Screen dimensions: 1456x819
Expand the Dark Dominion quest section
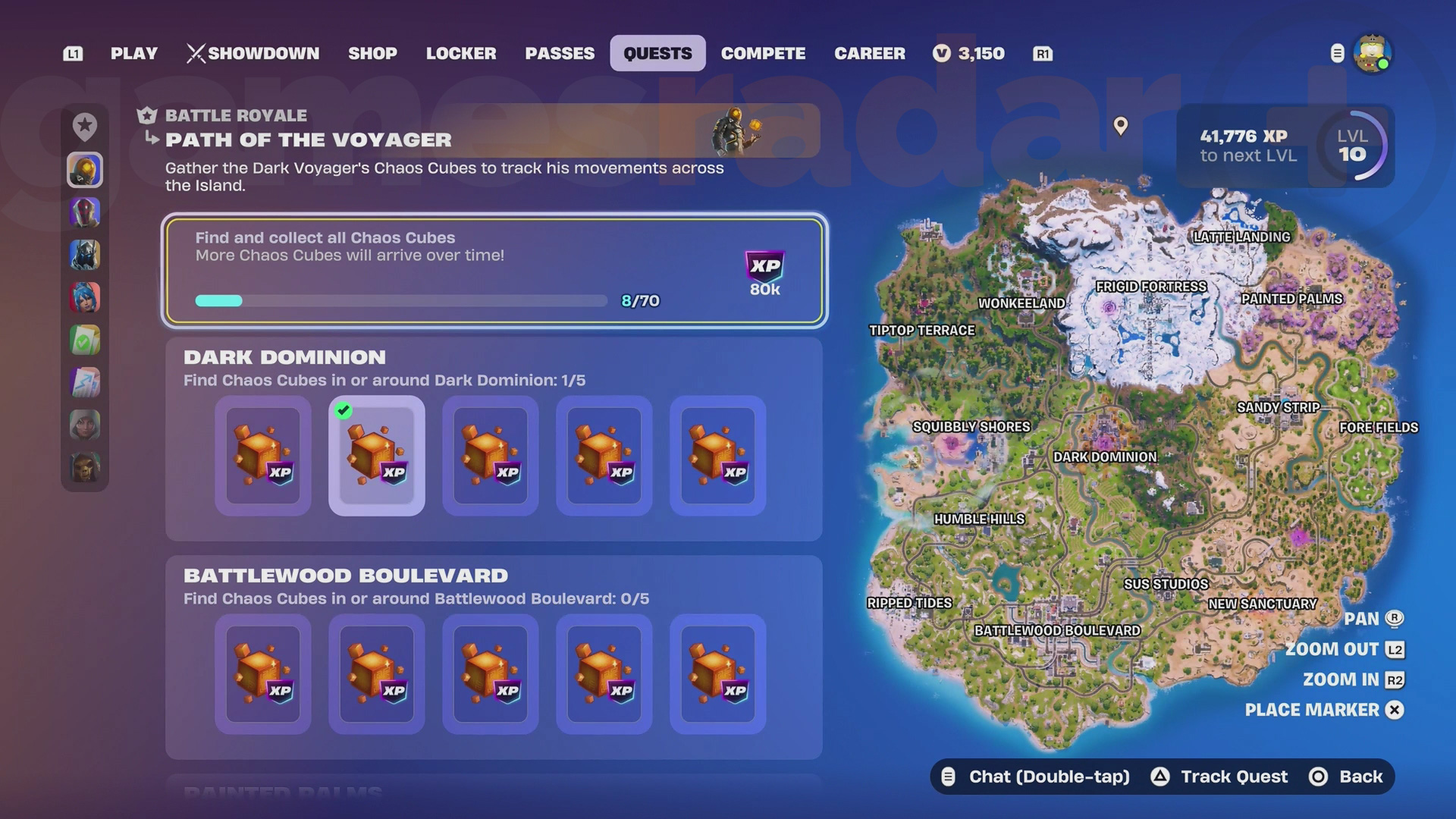click(286, 357)
